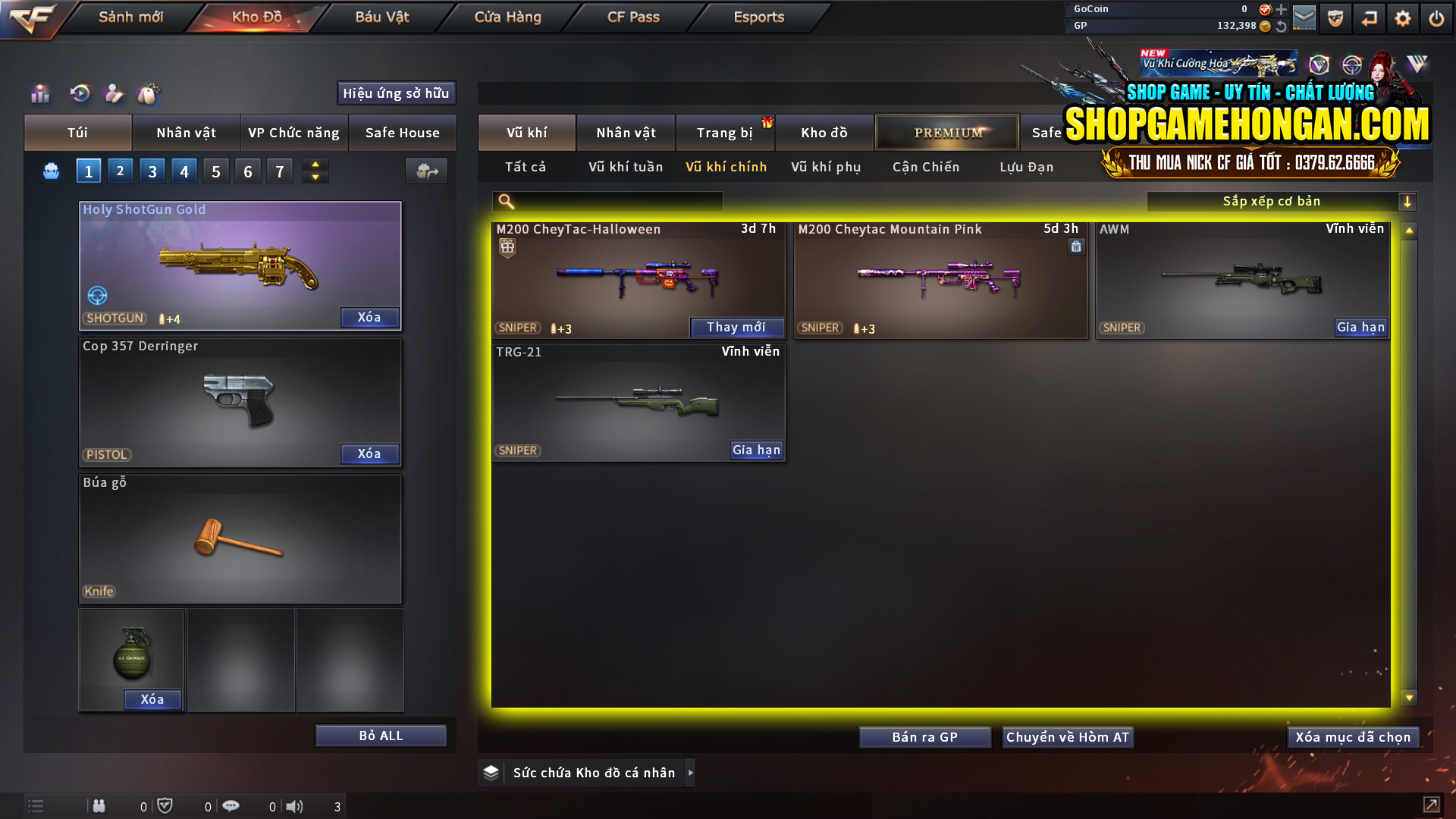This screenshot has width=1456, height=819.
Task: Switch to the PREMIUM tab
Action: pos(947,132)
